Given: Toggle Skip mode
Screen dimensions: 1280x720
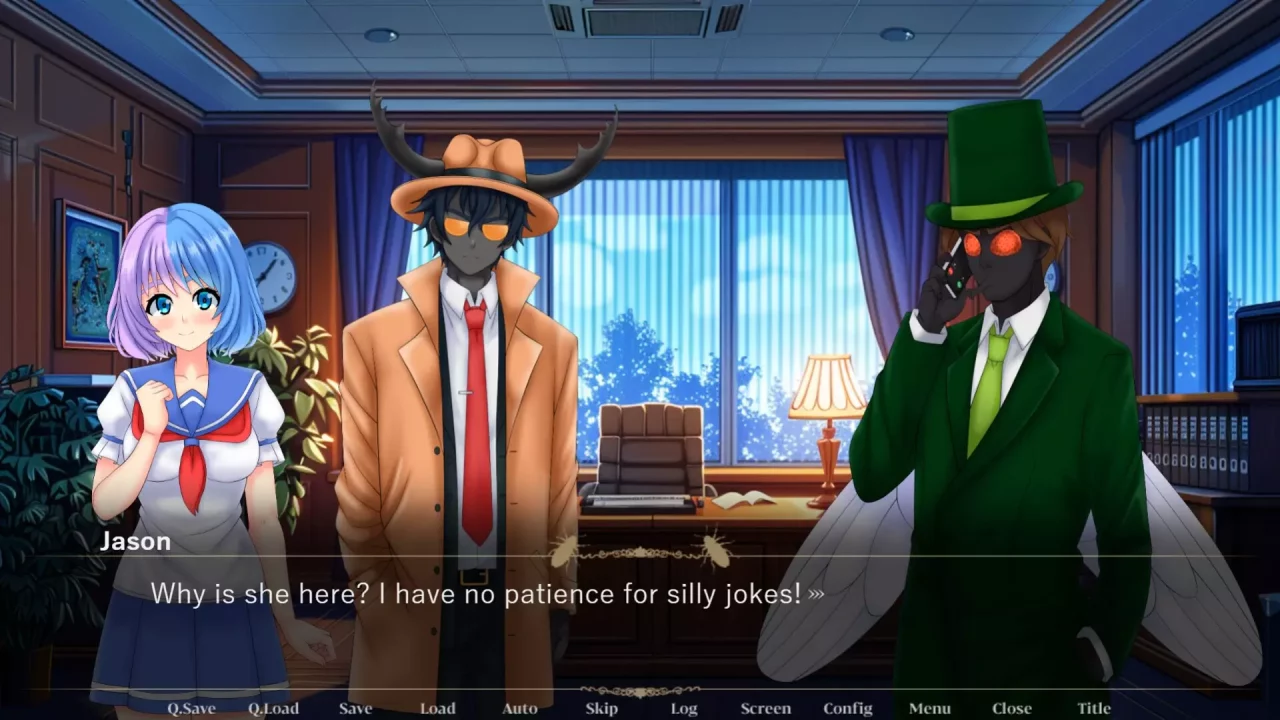Looking at the screenshot, I should point(601,708).
